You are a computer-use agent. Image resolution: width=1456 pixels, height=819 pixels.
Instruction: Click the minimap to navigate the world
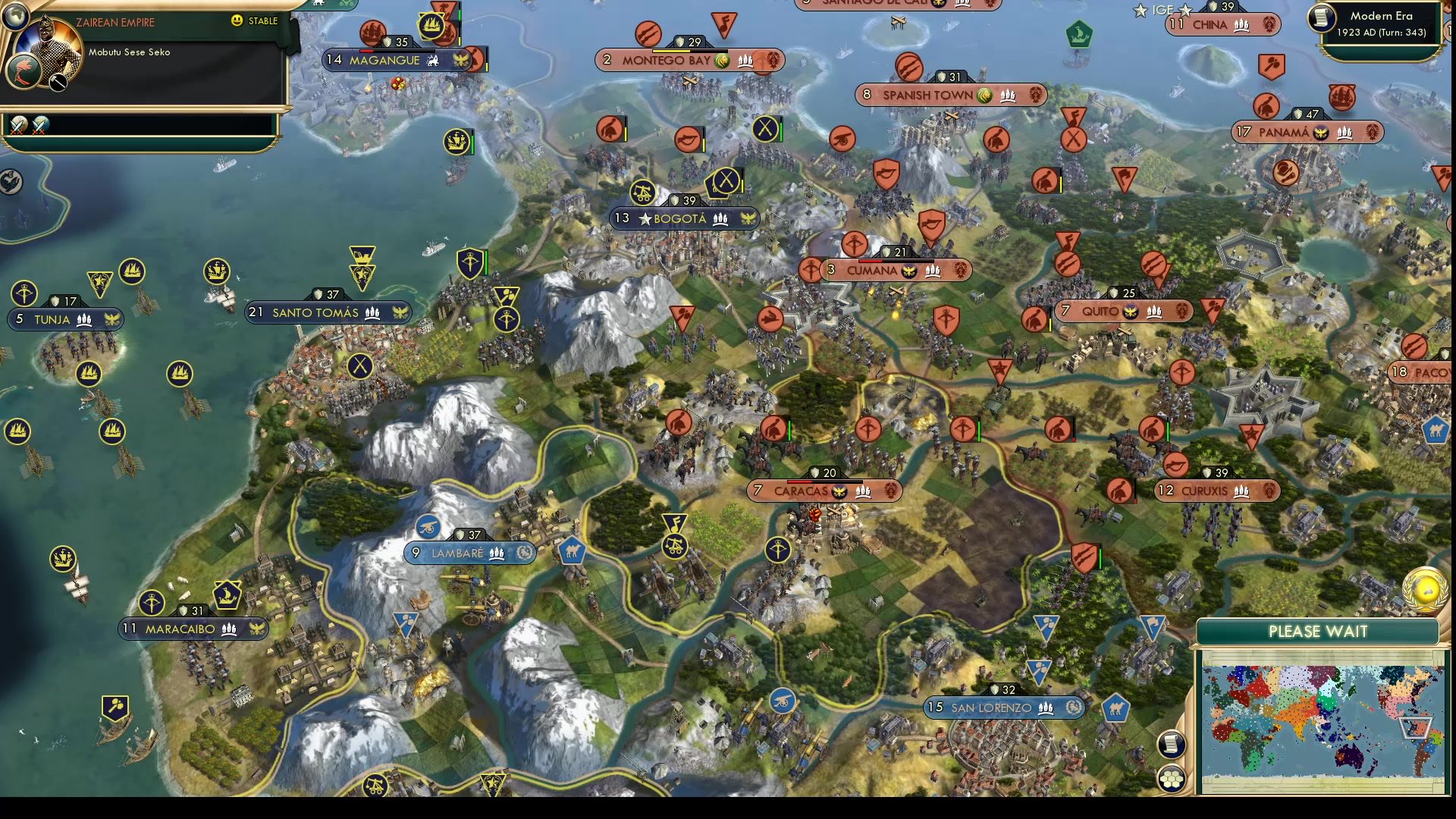(x=1325, y=723)
